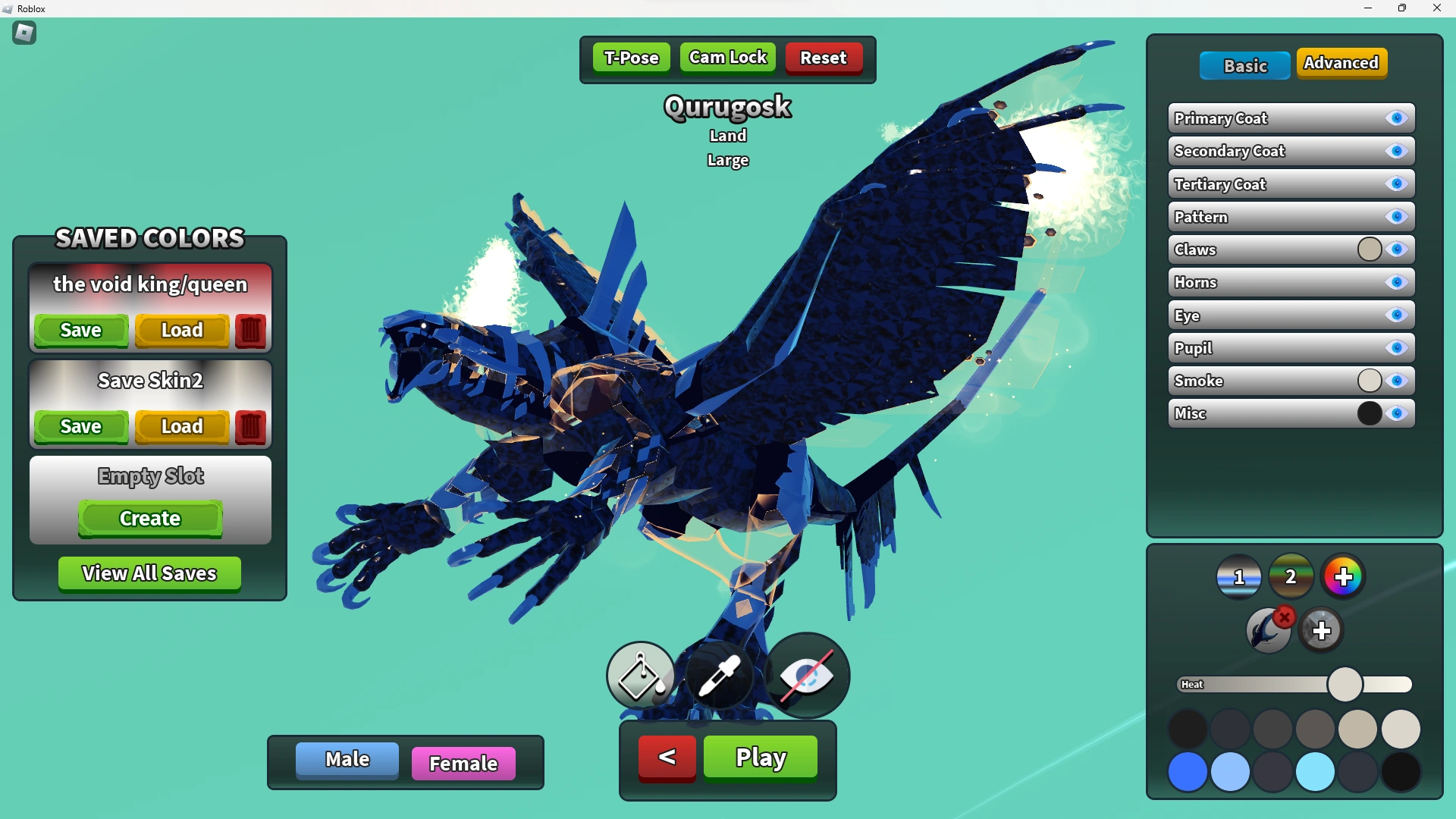
Task: Delete Save Skin2 using its trash icon
Action: click(250, 427)
